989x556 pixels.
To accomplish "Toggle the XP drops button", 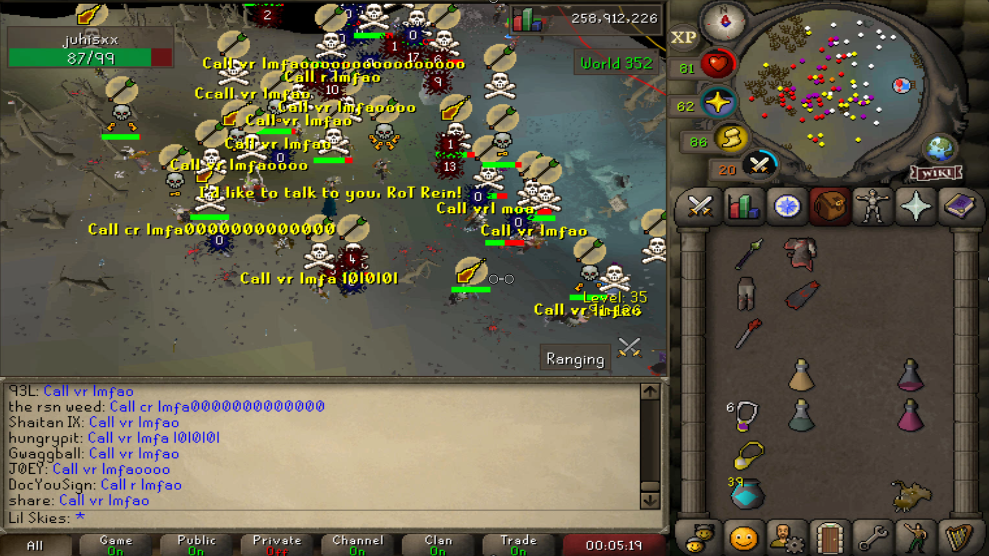I will pyautogui.click(x=684, y=38).
